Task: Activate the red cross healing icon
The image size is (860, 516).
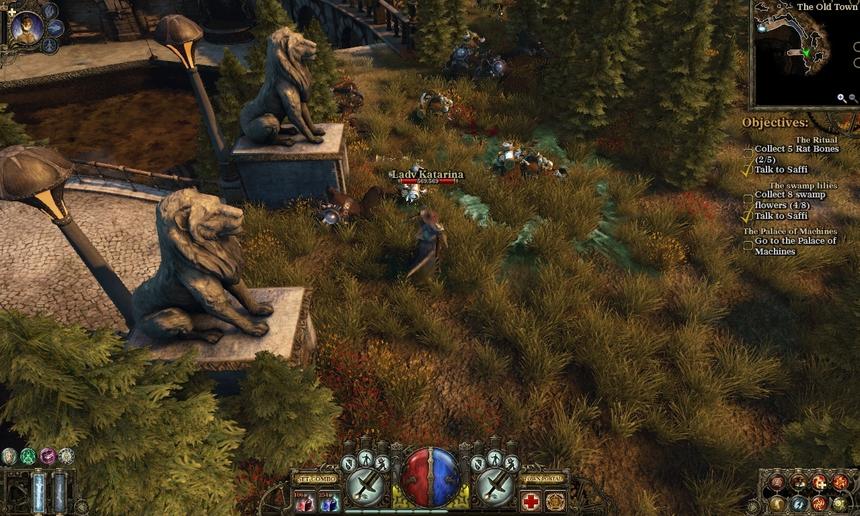Action: (x=530, y=501)
